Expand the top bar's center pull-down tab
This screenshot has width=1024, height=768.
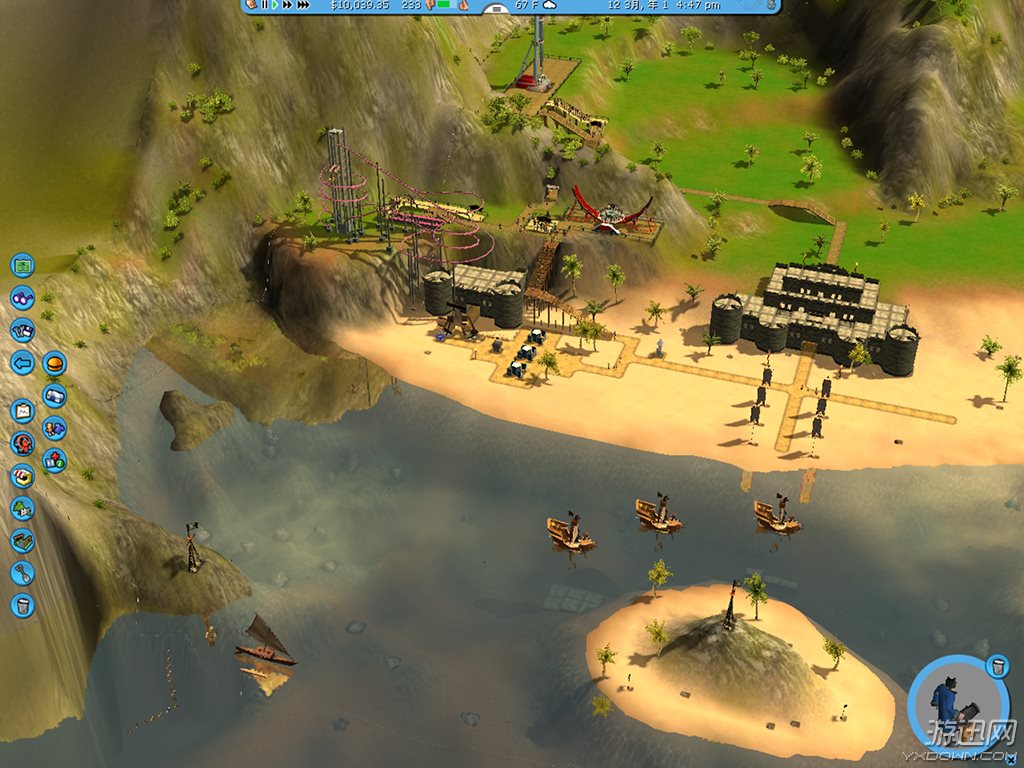[496, 9]
